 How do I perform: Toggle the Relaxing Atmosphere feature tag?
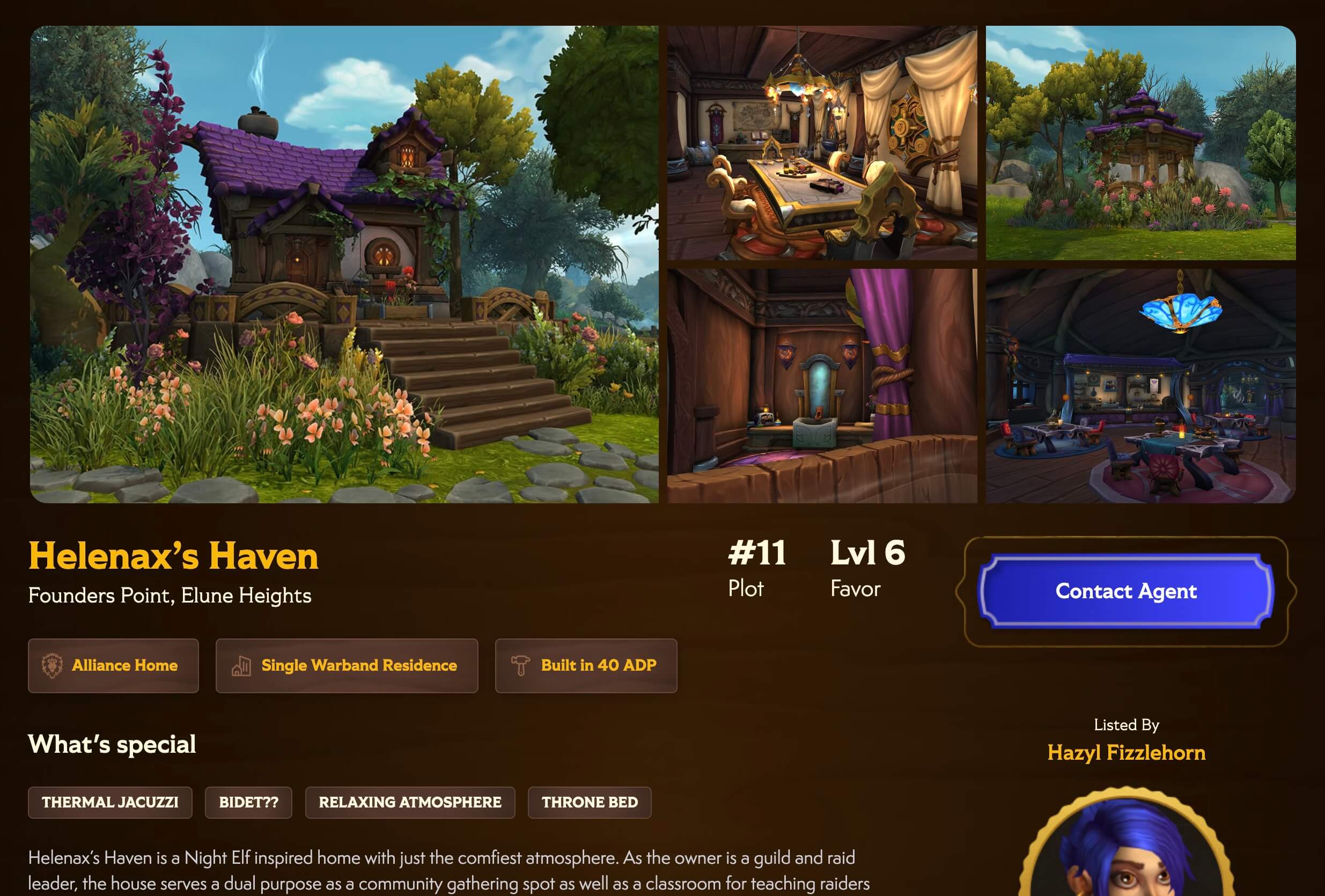409,803
